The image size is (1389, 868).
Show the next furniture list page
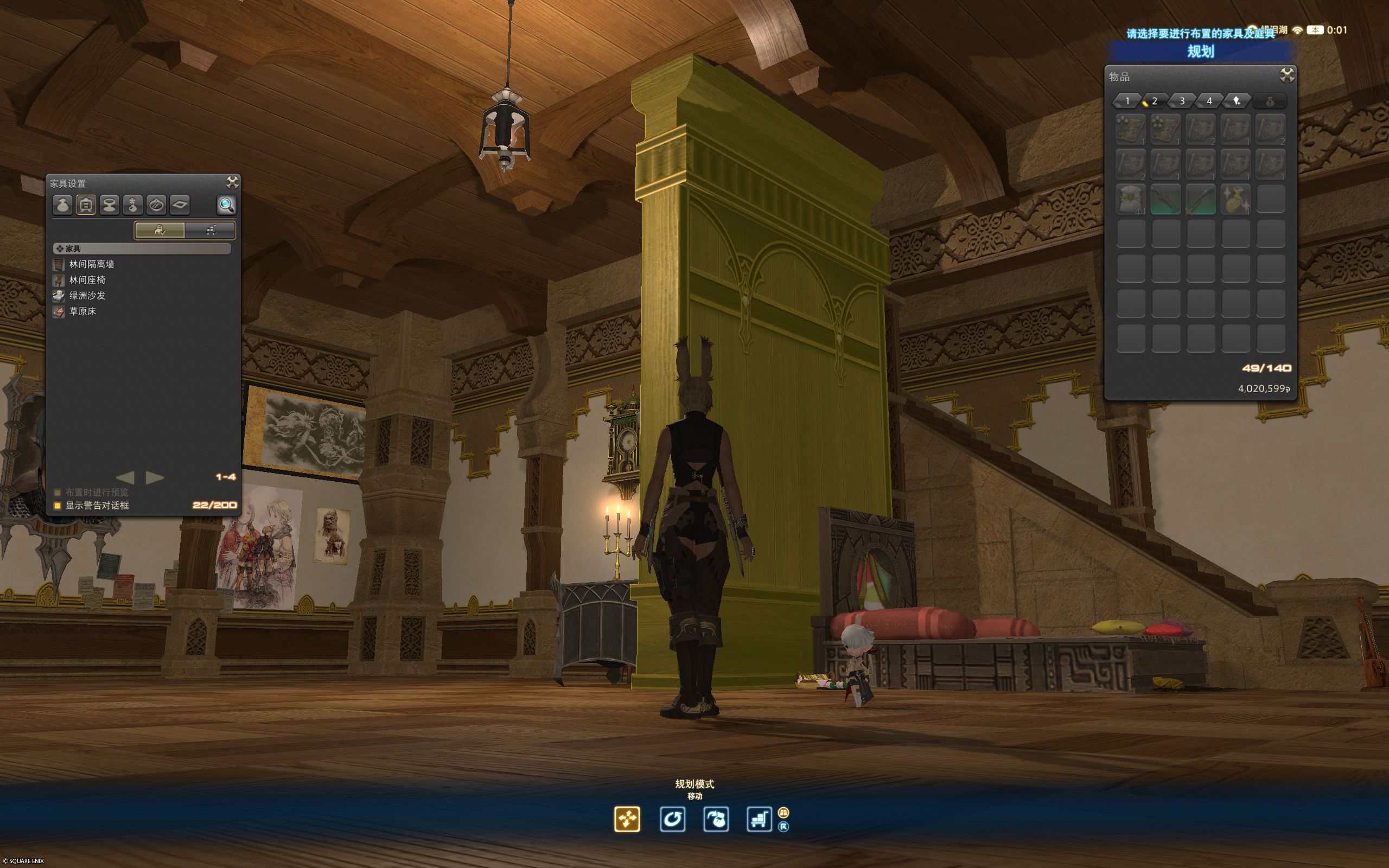click(155, 477)
